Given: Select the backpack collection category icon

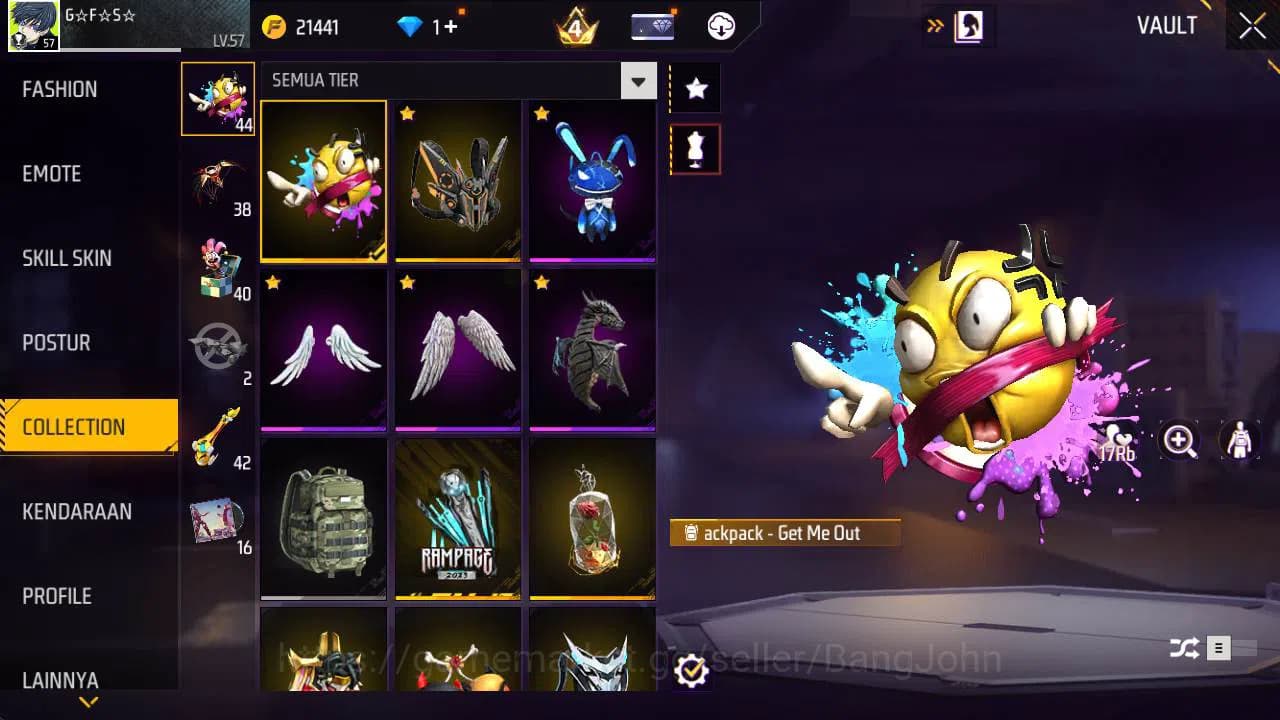Looking at the screenshot, I should [x=218, y=100].
